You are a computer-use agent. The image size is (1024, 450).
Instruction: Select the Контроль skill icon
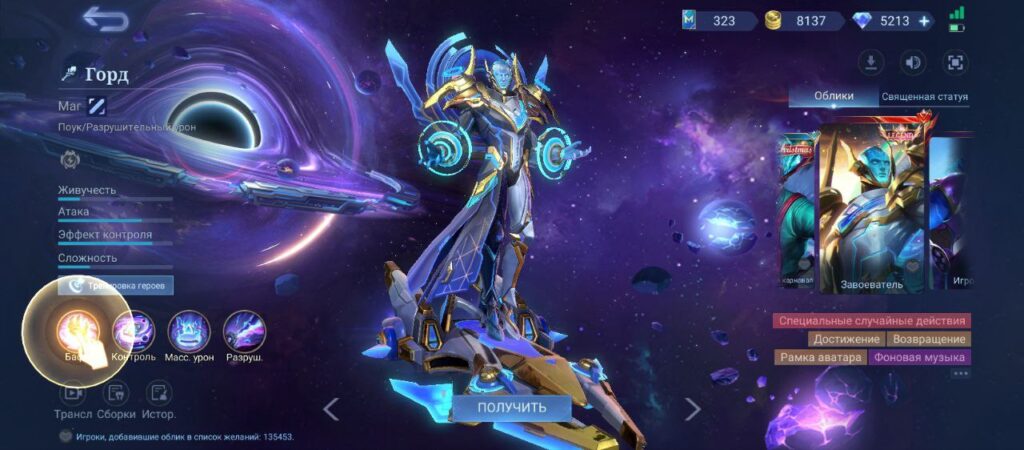tap(133, 333)
